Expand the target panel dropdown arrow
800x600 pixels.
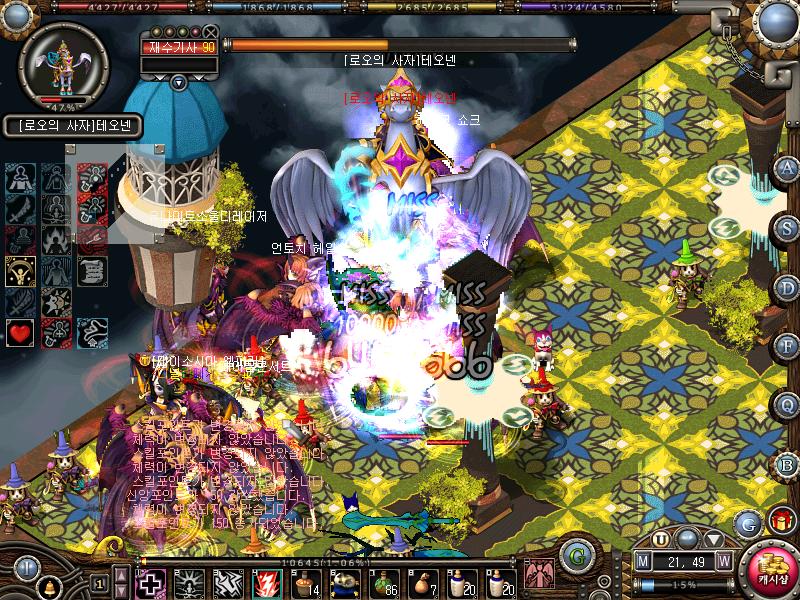point(179,82)
